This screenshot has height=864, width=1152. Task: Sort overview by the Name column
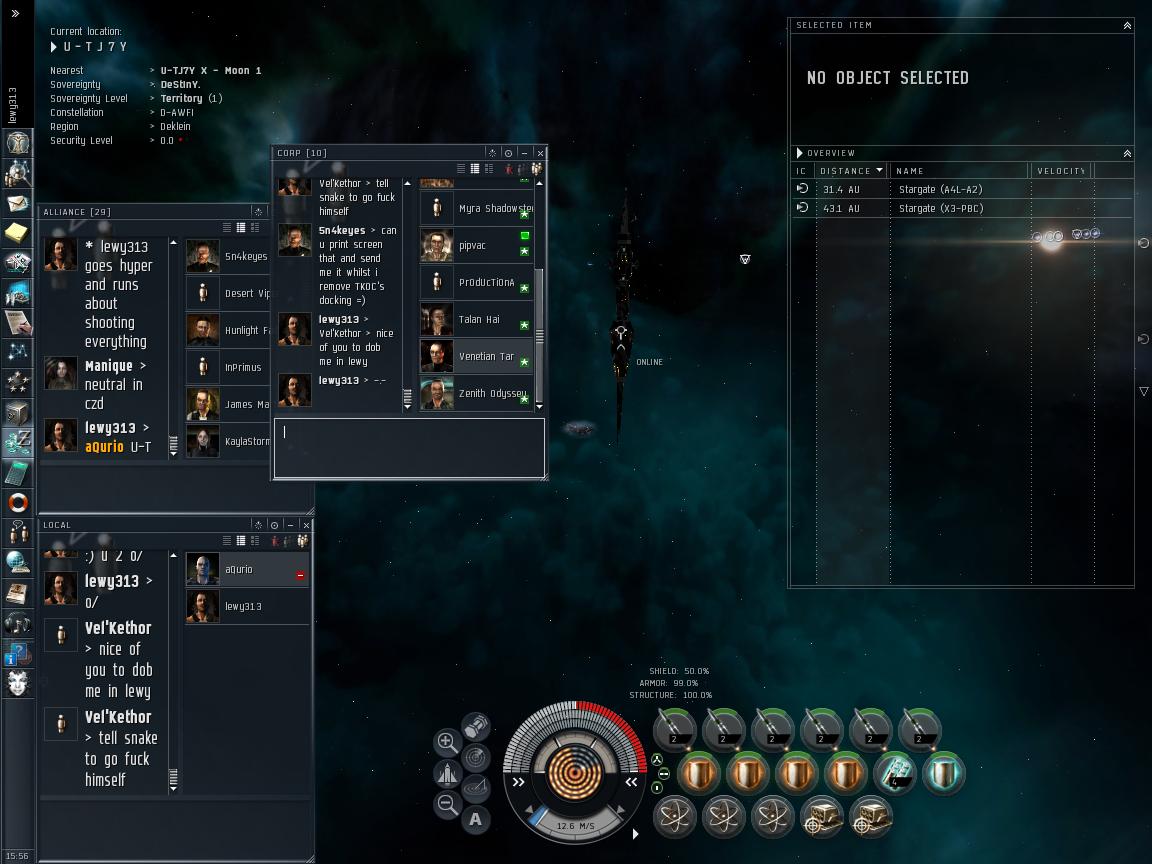click(960, 171)
